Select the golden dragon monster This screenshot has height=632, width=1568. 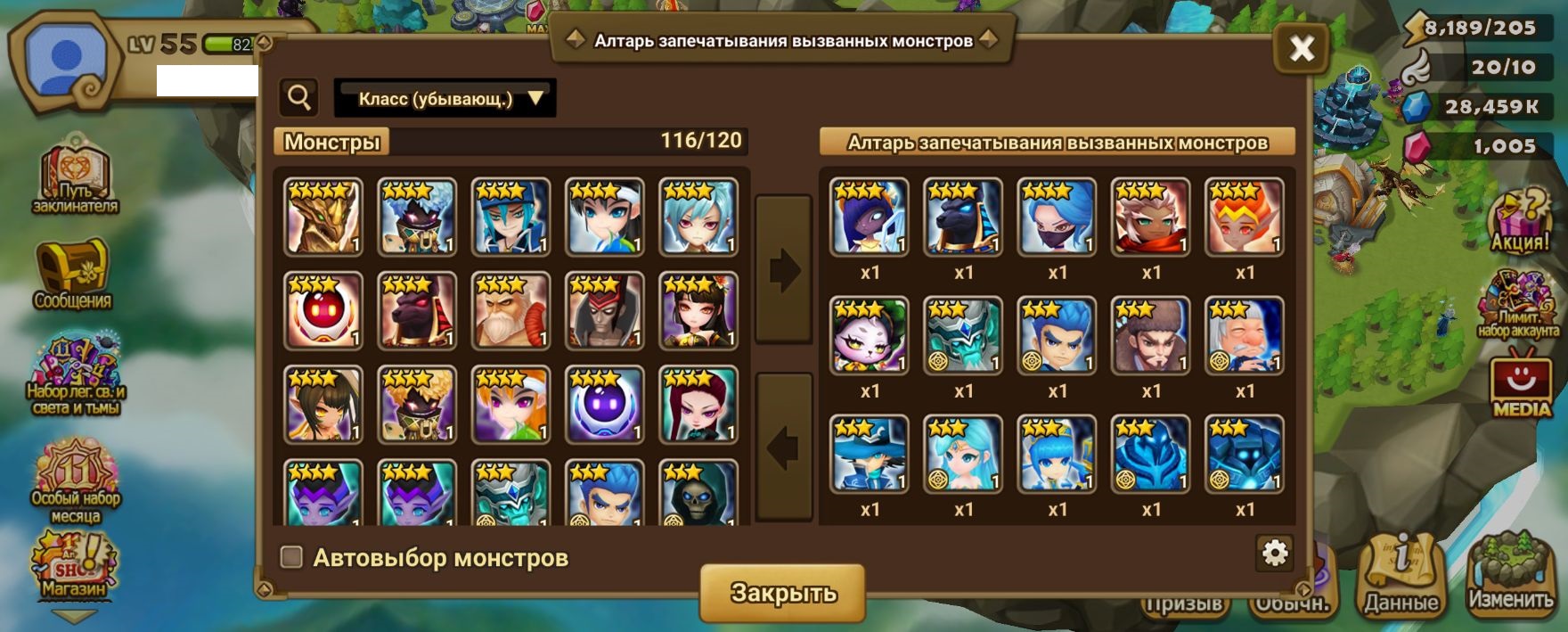[x=323, y=217]
